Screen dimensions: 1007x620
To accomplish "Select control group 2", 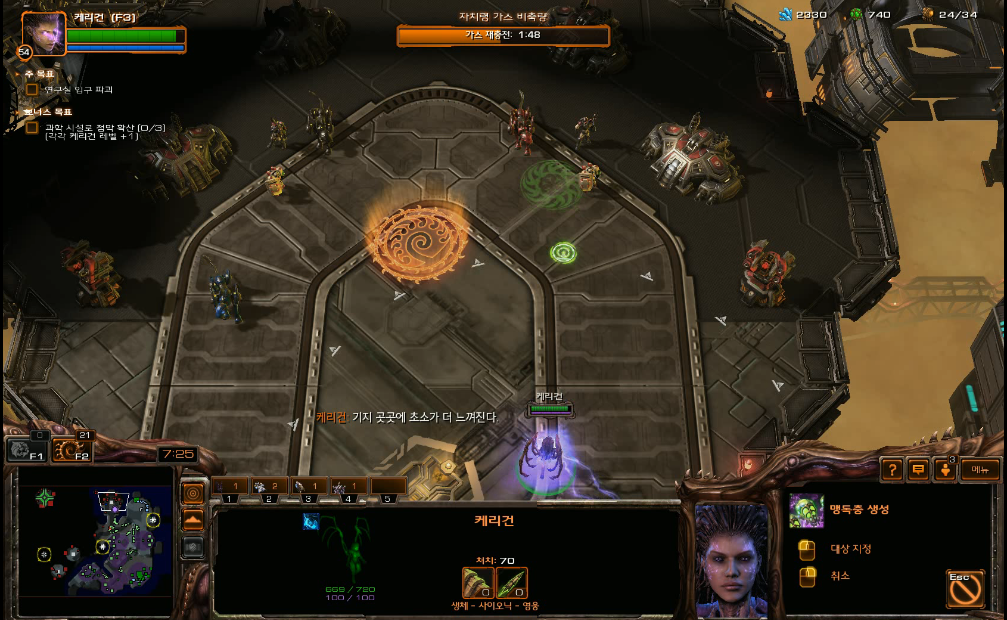I will pyautogui.click(x=270, y=488).
